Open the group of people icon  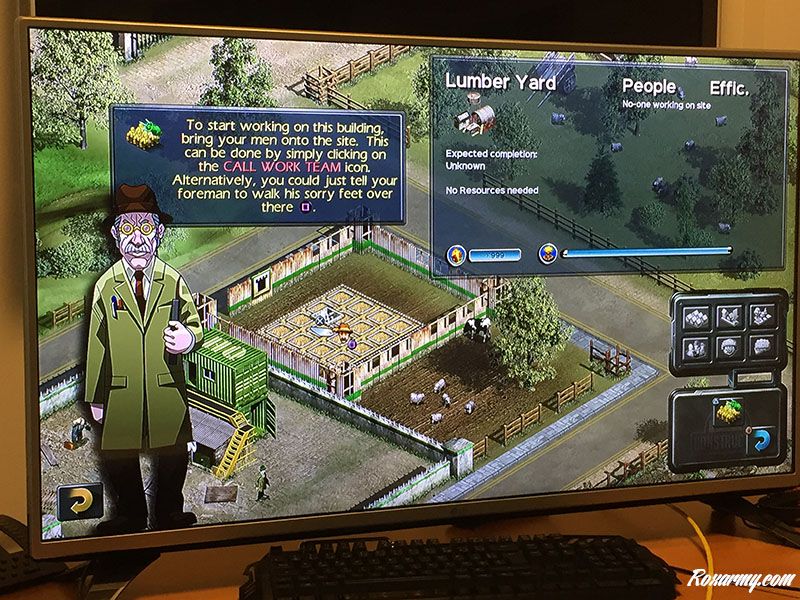click(x=697, y=348)
